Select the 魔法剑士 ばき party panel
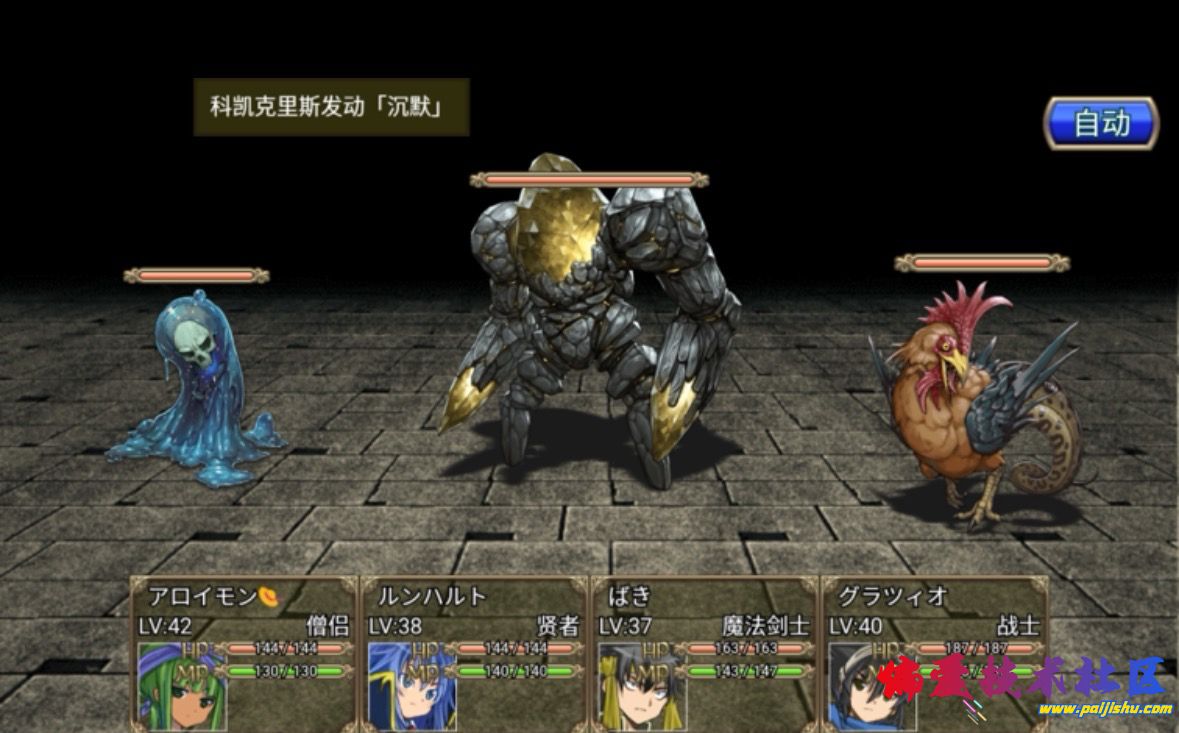Image resolution: width=1179 pixels, height=733 pixels. click(x=703, y=653)
